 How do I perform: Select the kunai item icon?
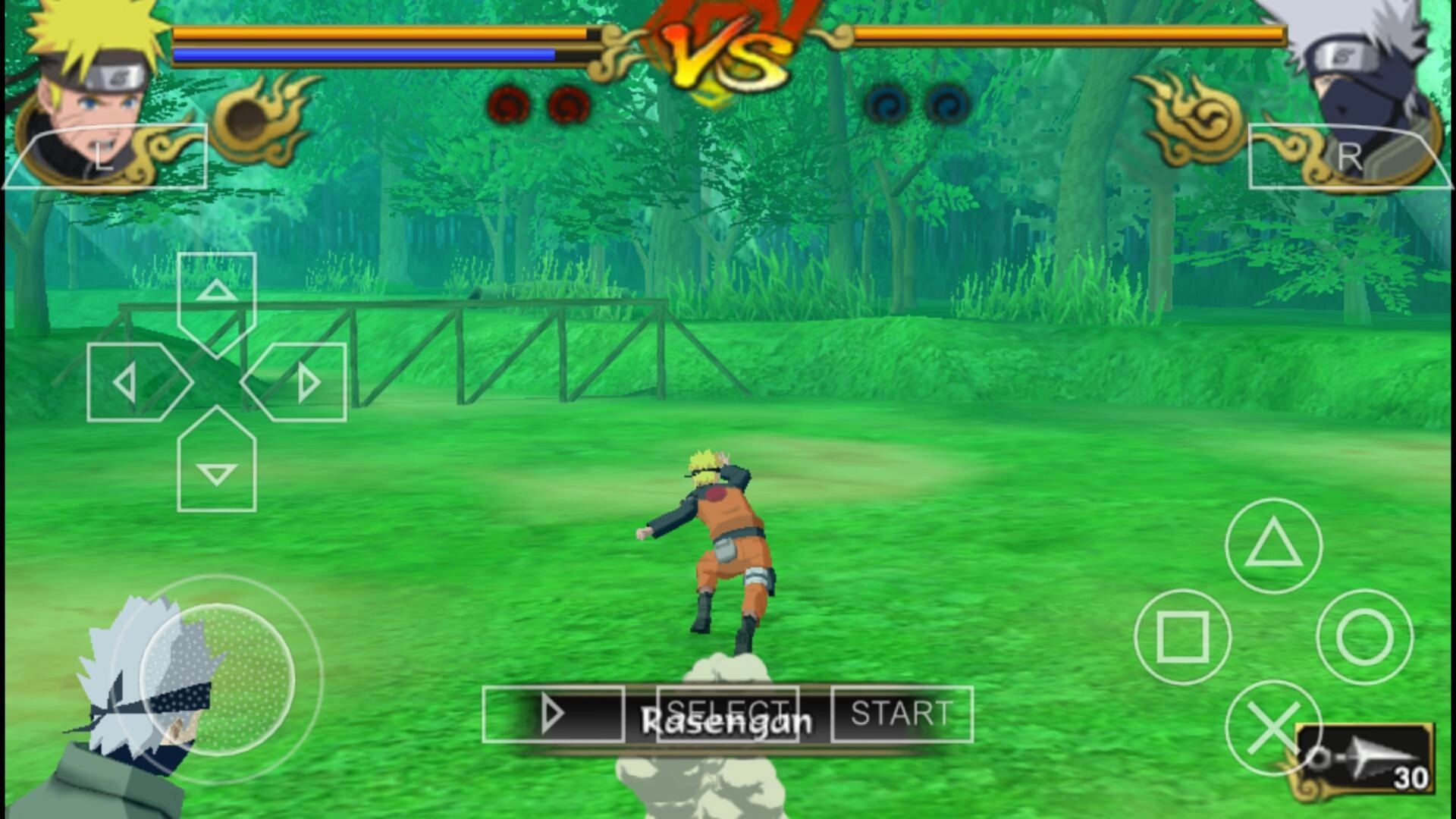[1365, 760]
